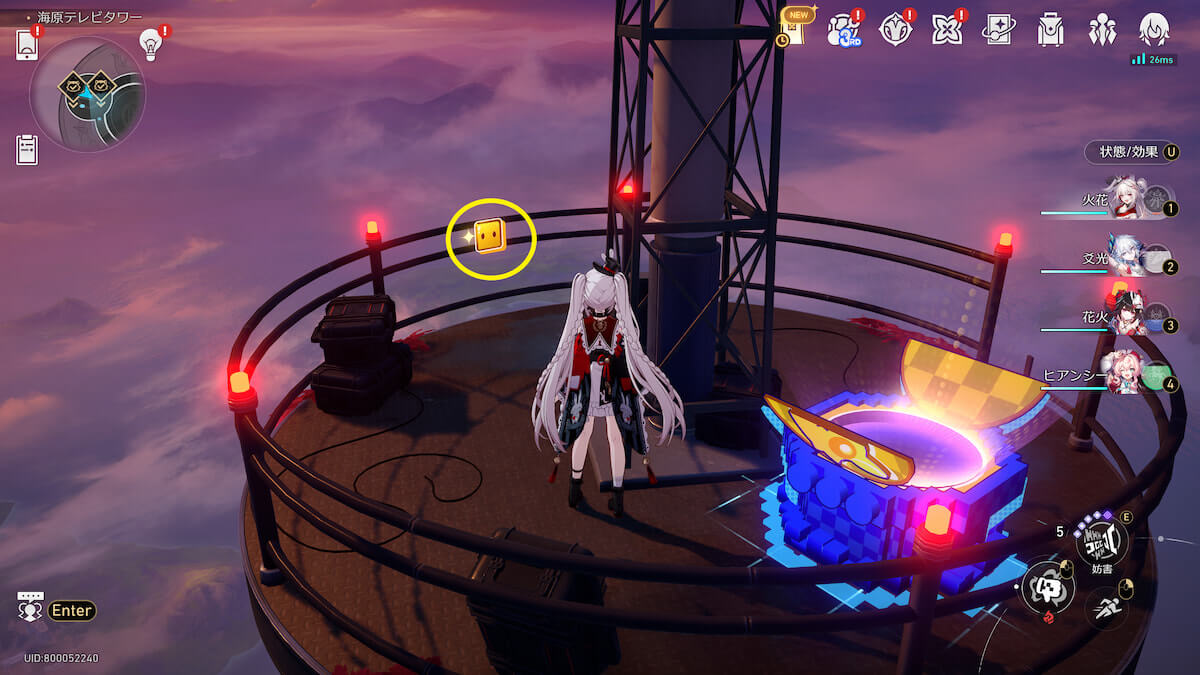Use the 妨害 technique skill

pos(1101,543)
